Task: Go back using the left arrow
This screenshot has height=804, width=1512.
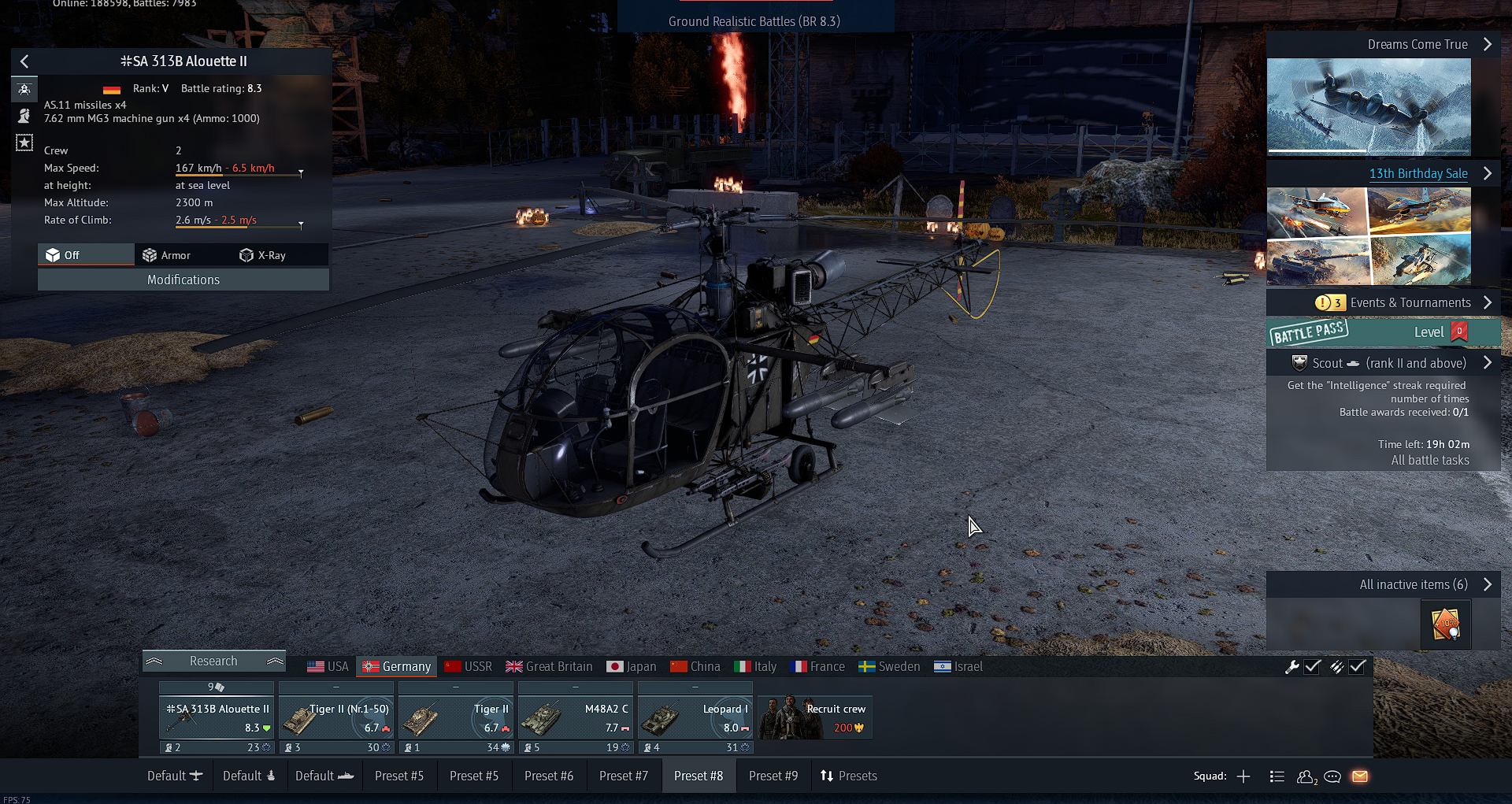Action: (24, 61)
